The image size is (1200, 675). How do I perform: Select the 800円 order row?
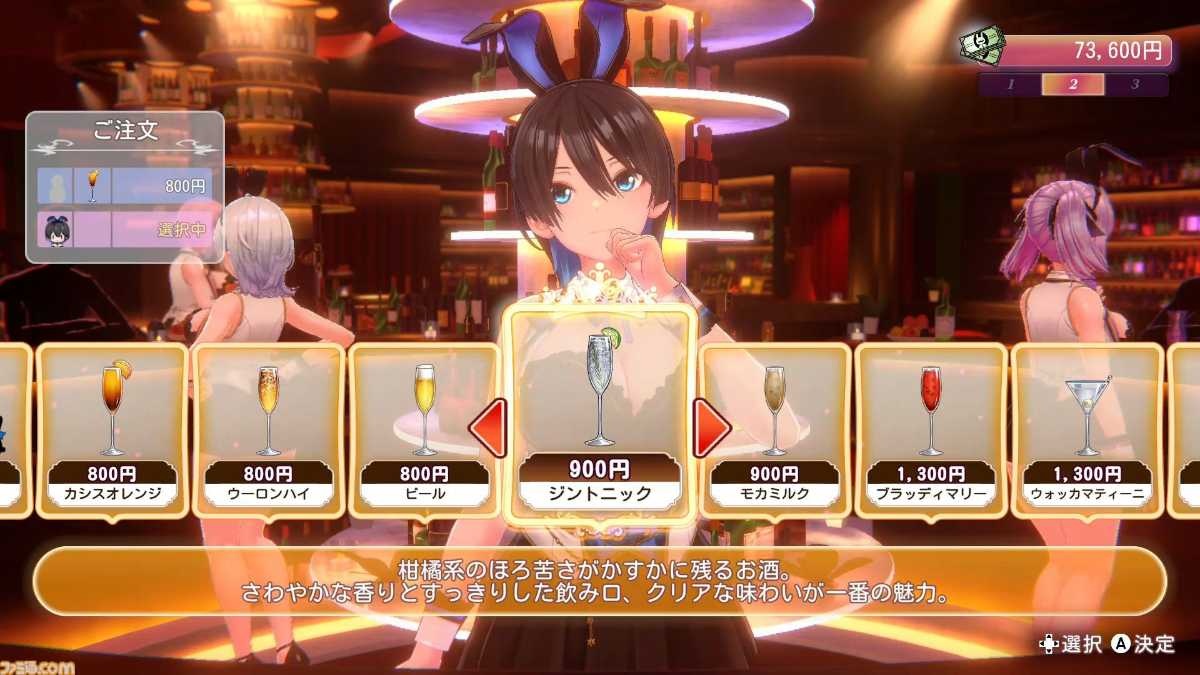click(125, 186)
